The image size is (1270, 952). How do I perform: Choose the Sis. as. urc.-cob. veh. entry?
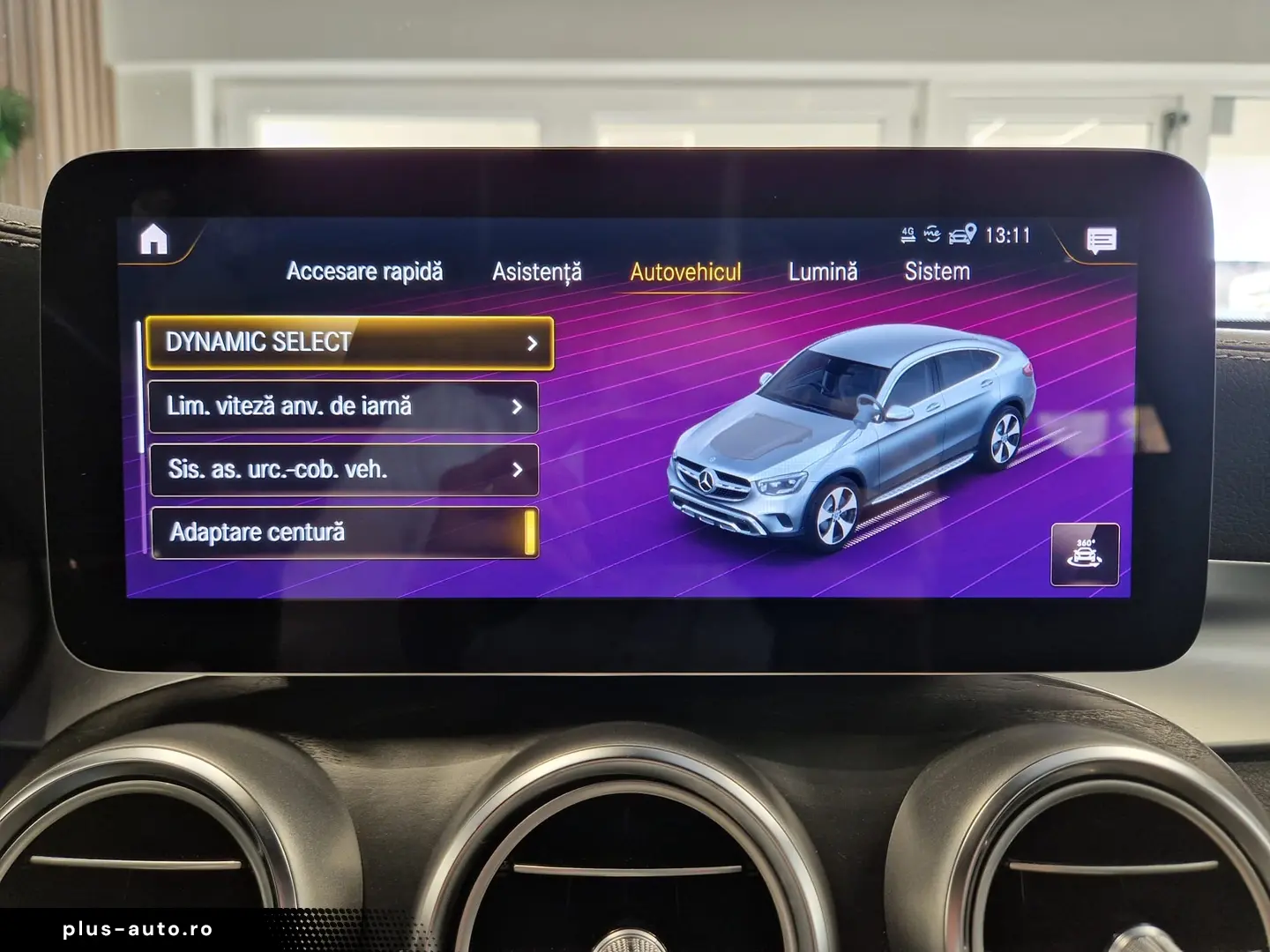[343, 469]
